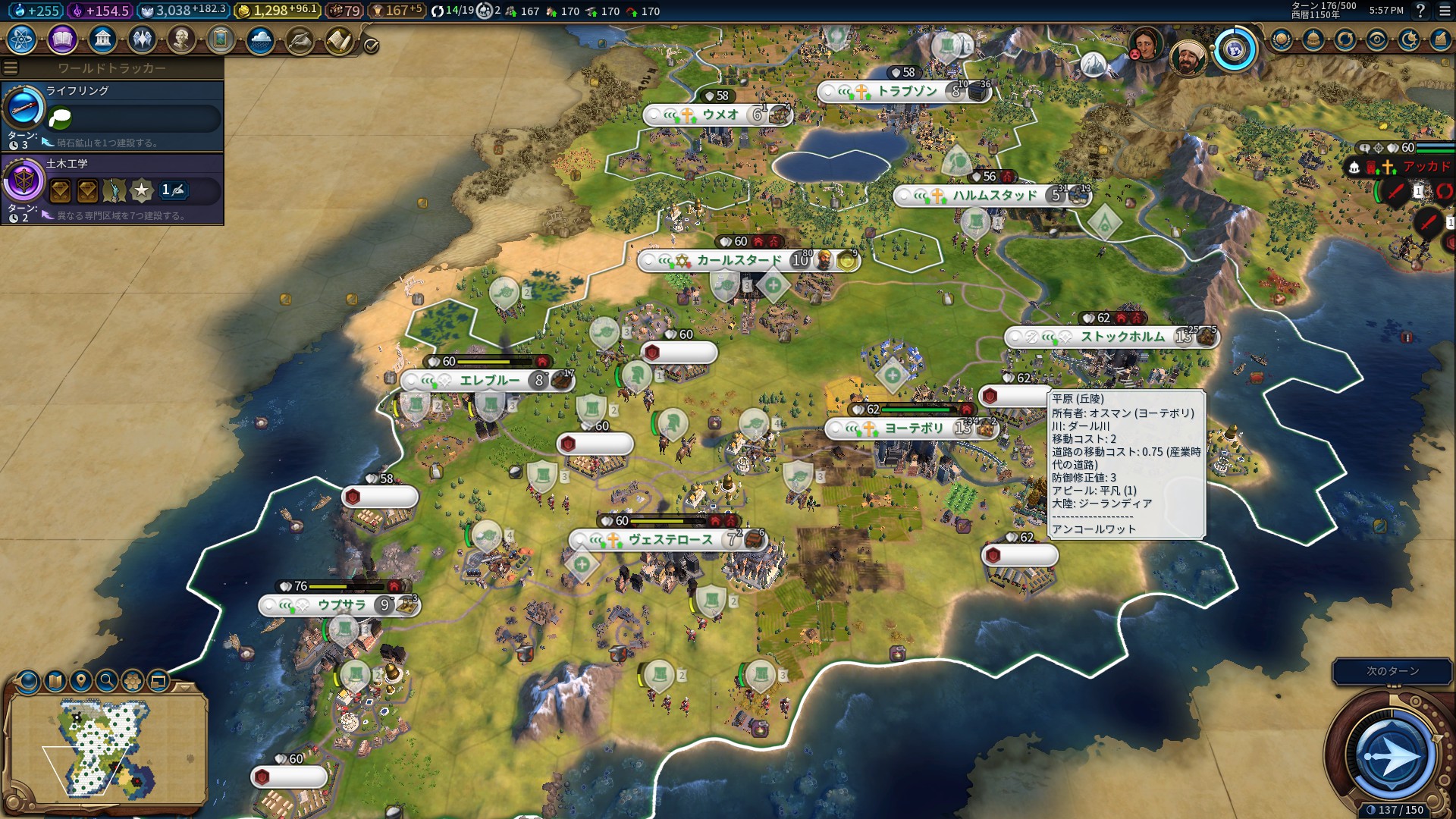Toggle the ワールドトラッカー hamburger menu

pyautogui.click(x=11, y=68)
